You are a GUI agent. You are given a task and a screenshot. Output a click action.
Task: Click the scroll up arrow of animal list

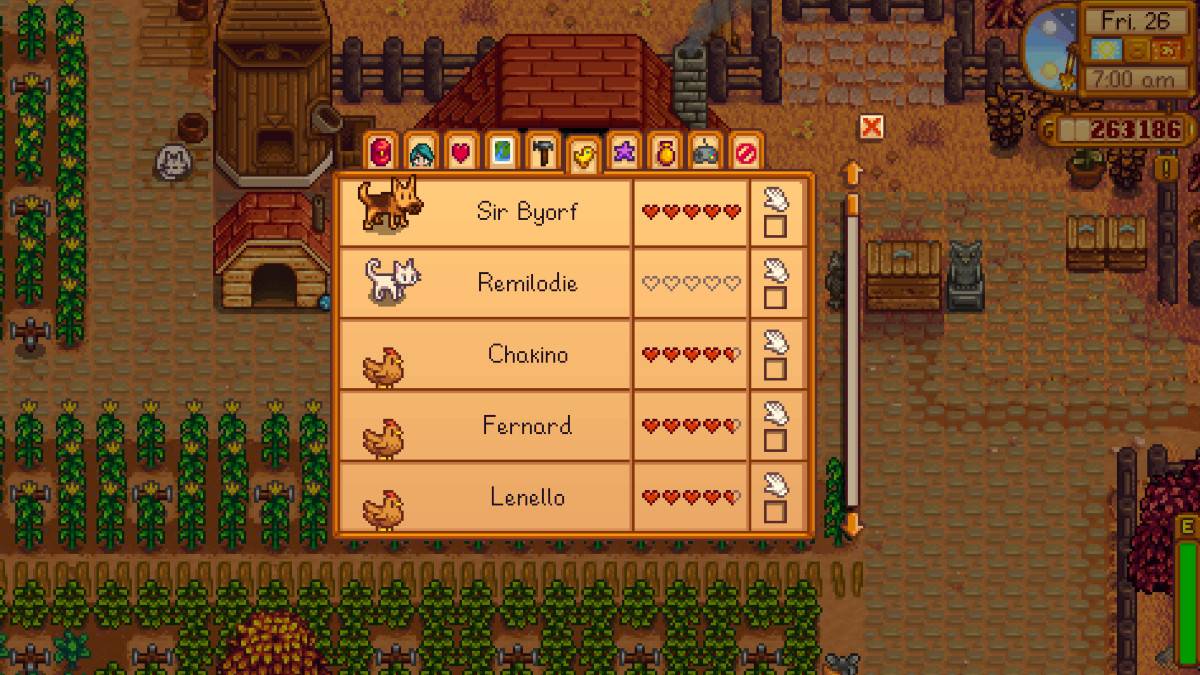(853, 173)
